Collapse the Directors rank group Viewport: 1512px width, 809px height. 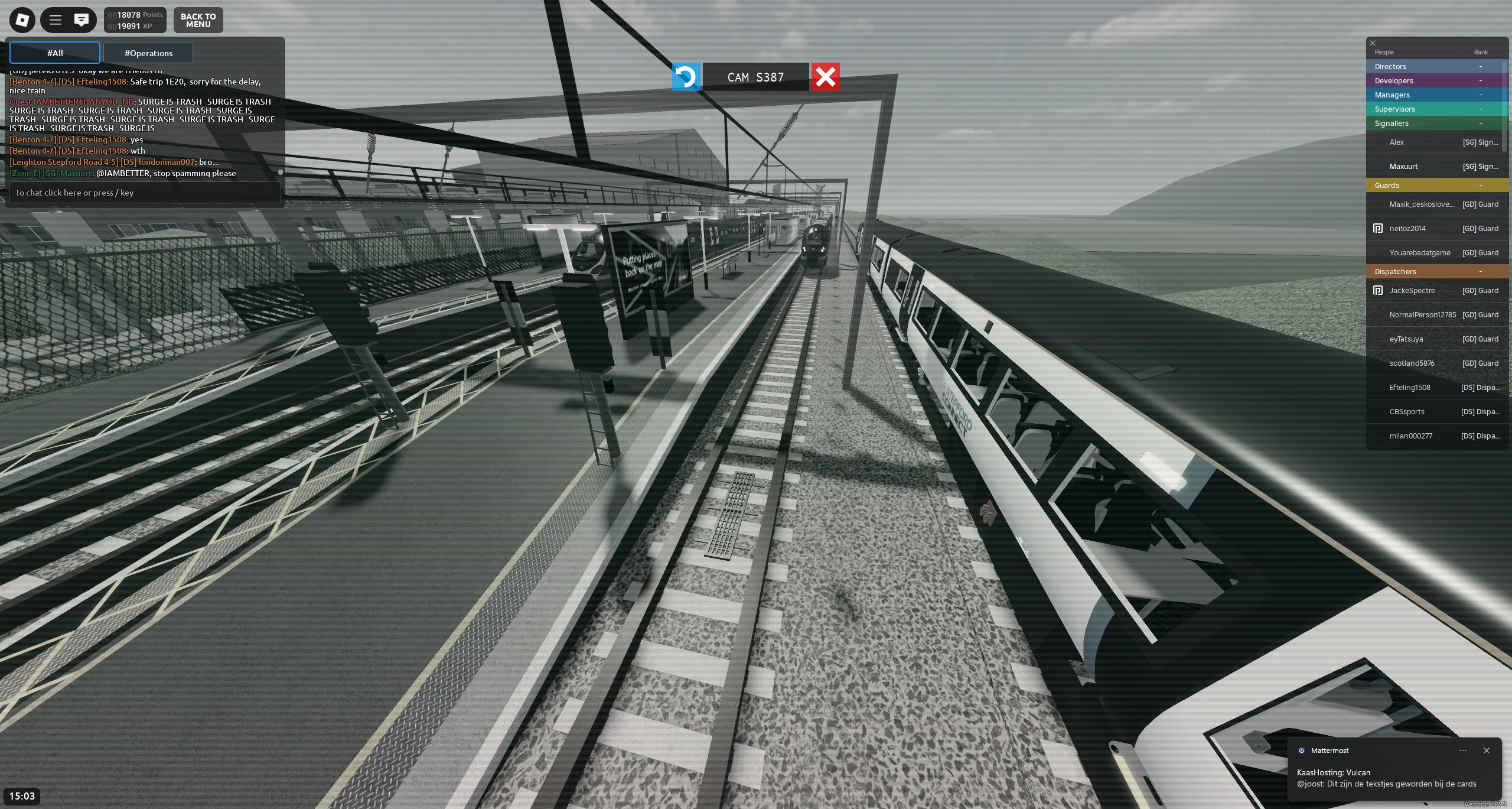click(1480, 67)
